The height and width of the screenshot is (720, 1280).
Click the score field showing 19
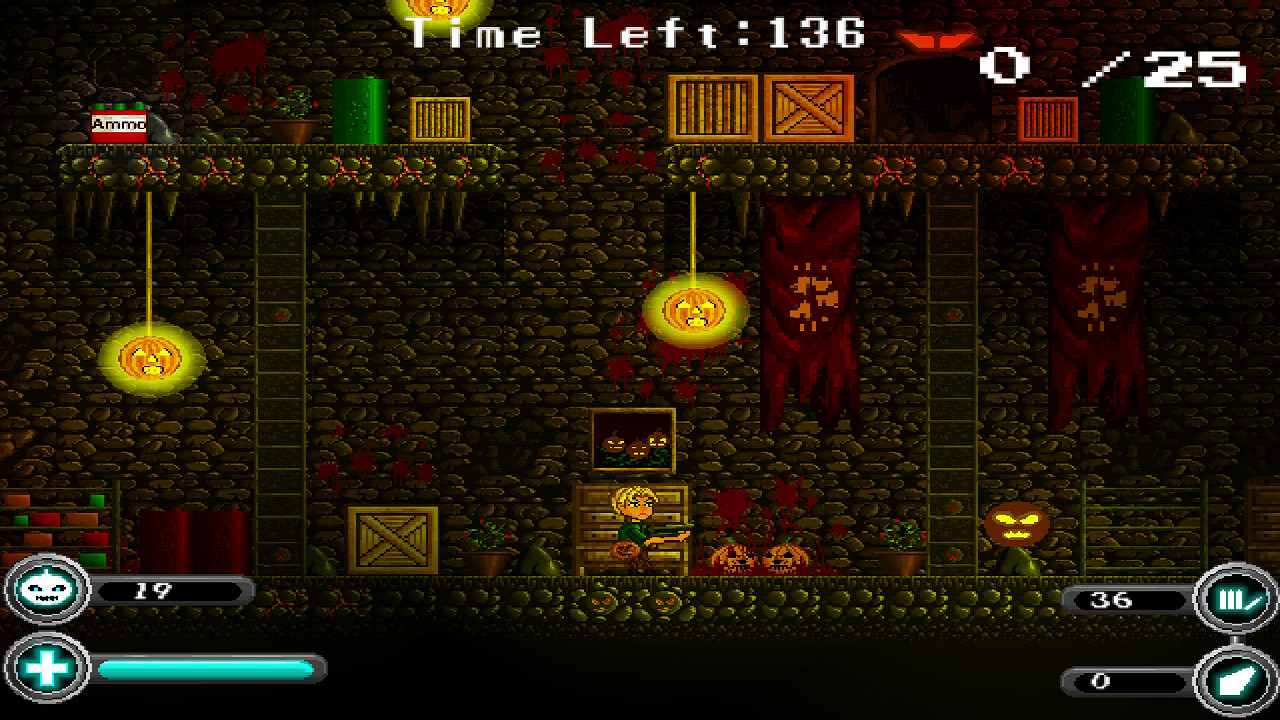click(170, 591)
